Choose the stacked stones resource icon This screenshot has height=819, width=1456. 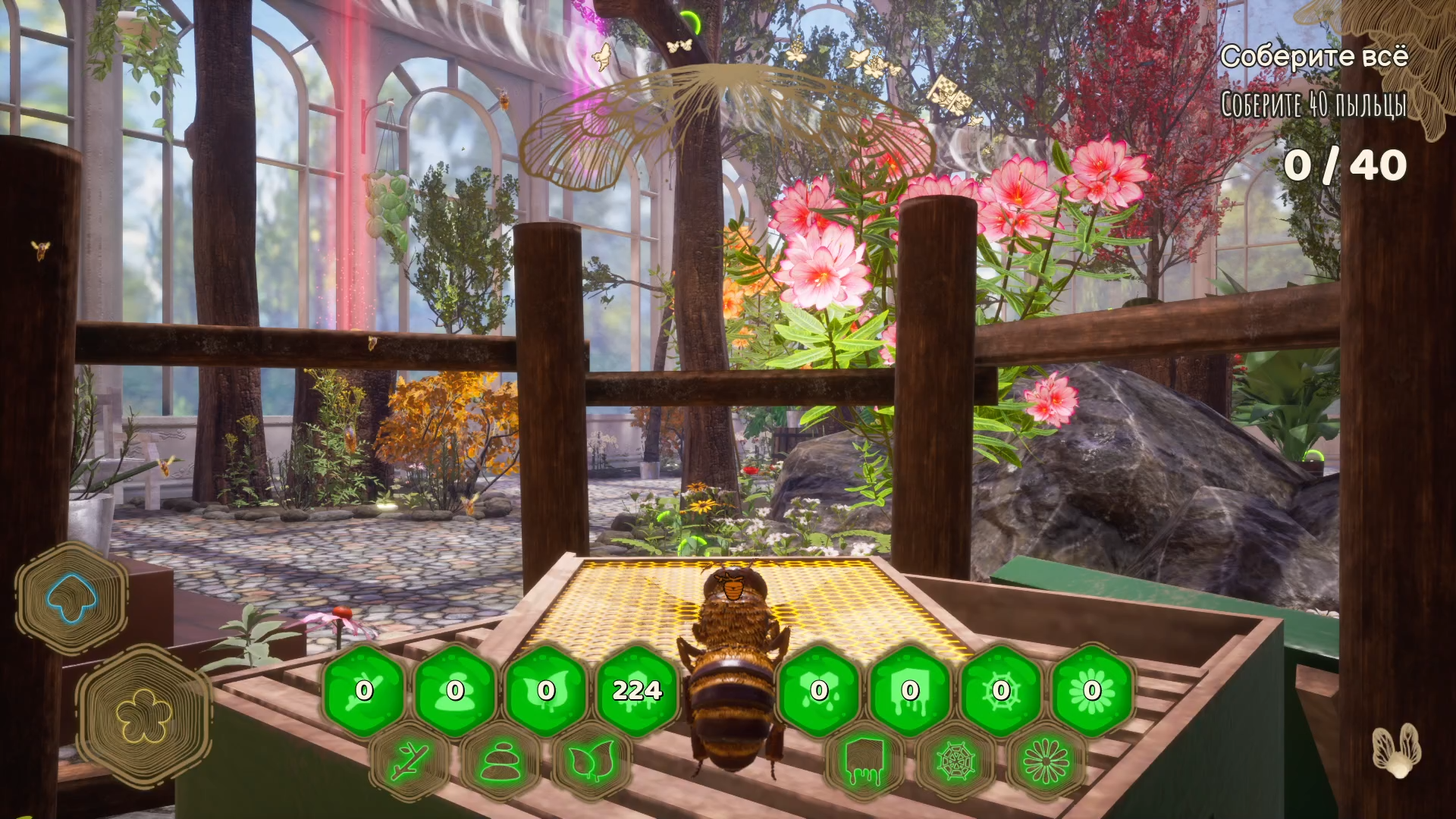pos(500,761)
